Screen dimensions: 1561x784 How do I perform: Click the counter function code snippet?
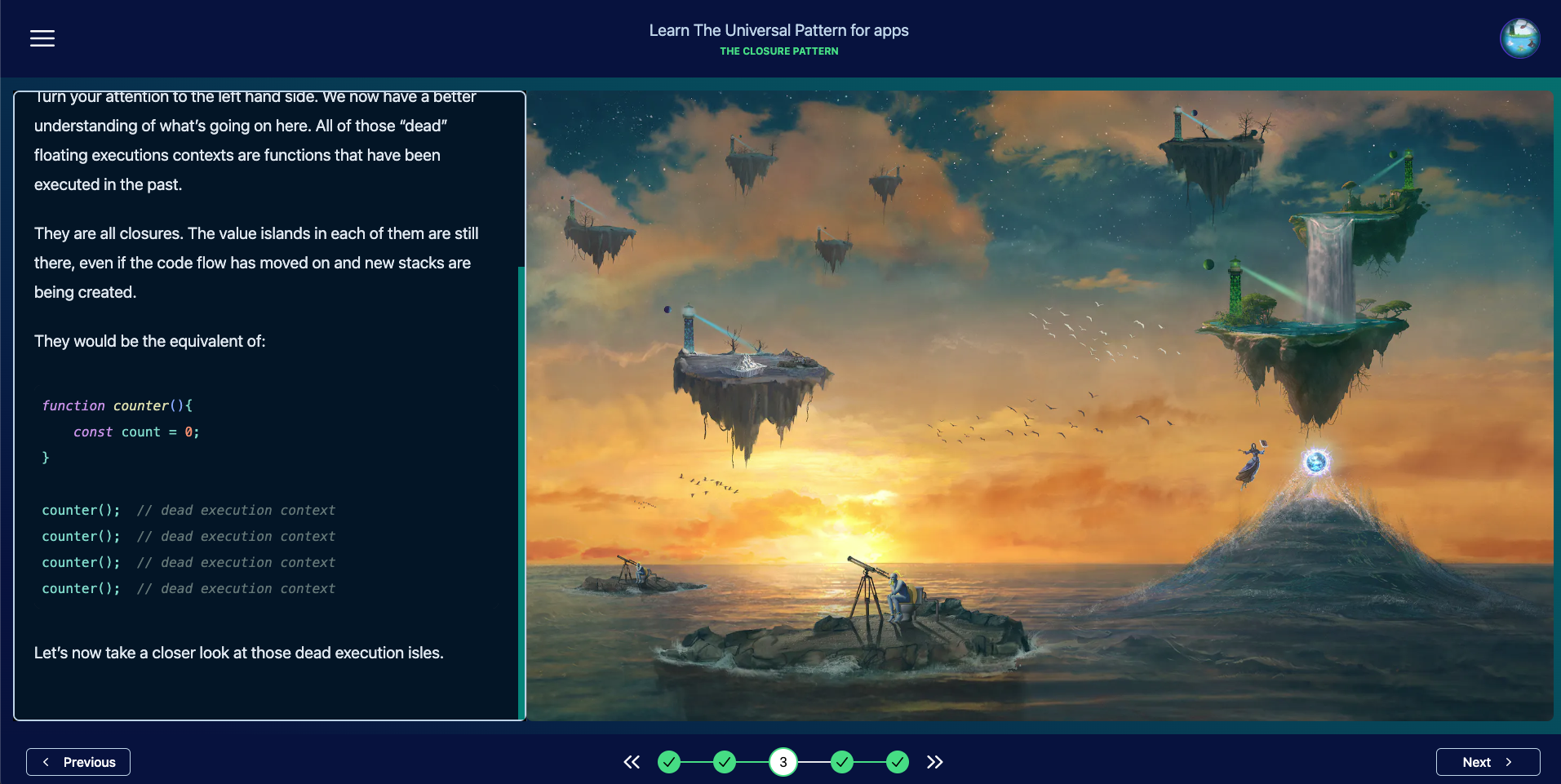(121, 431)
